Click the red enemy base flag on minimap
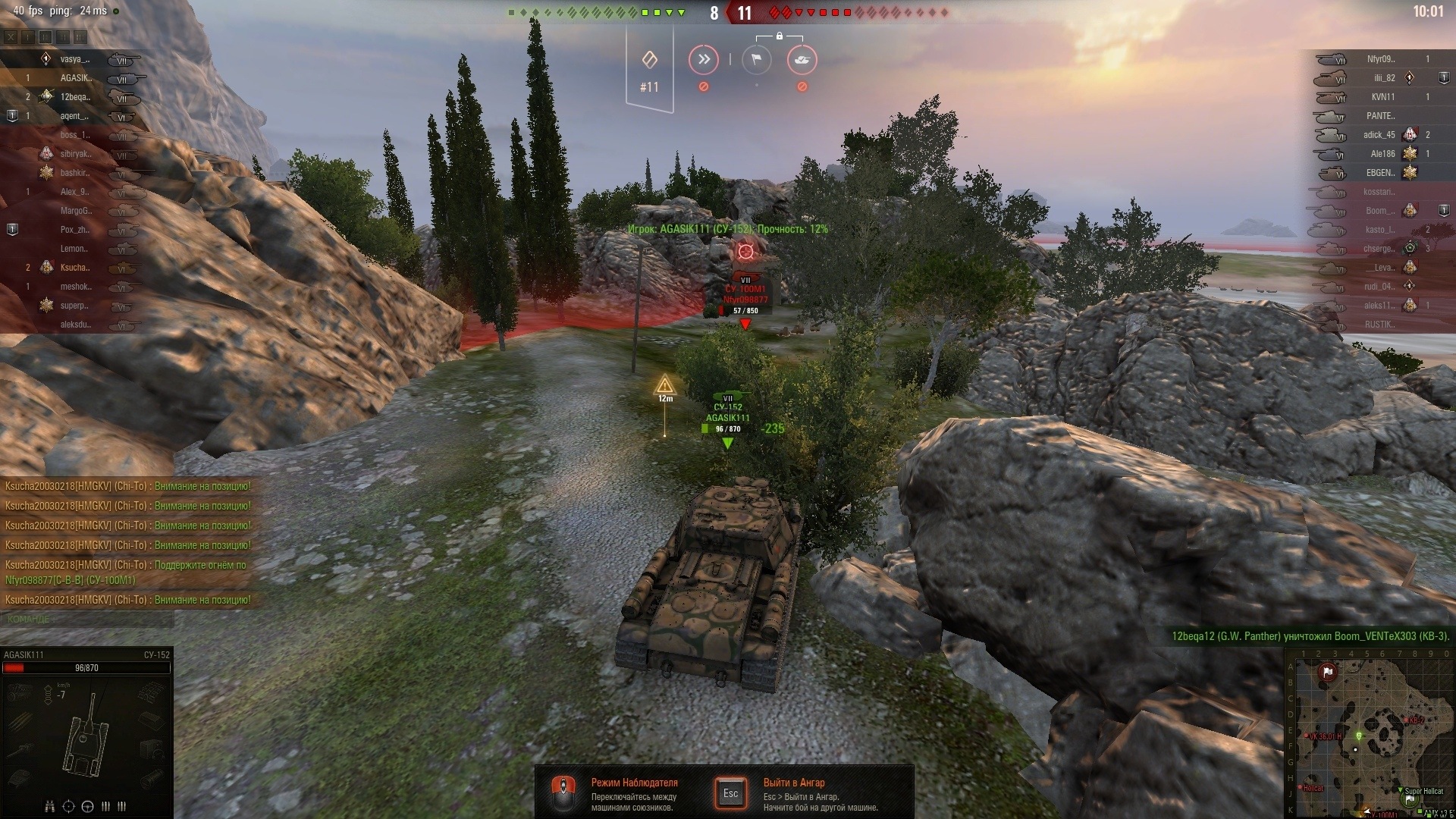This screenshot has height=819, width=1456. click(1327, 672)
